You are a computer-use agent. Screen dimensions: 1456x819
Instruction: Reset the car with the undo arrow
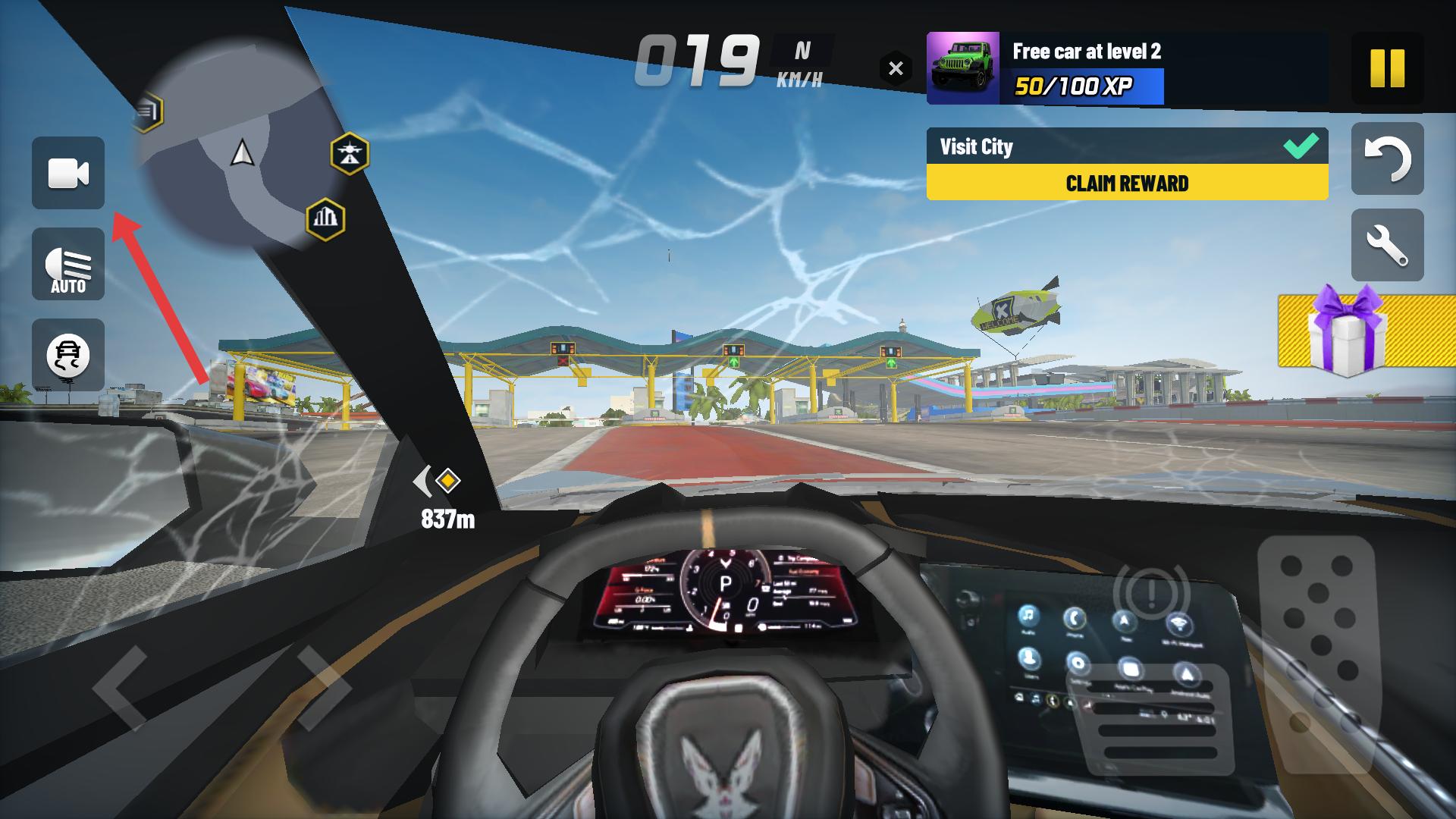click(x=1387, y=158)
